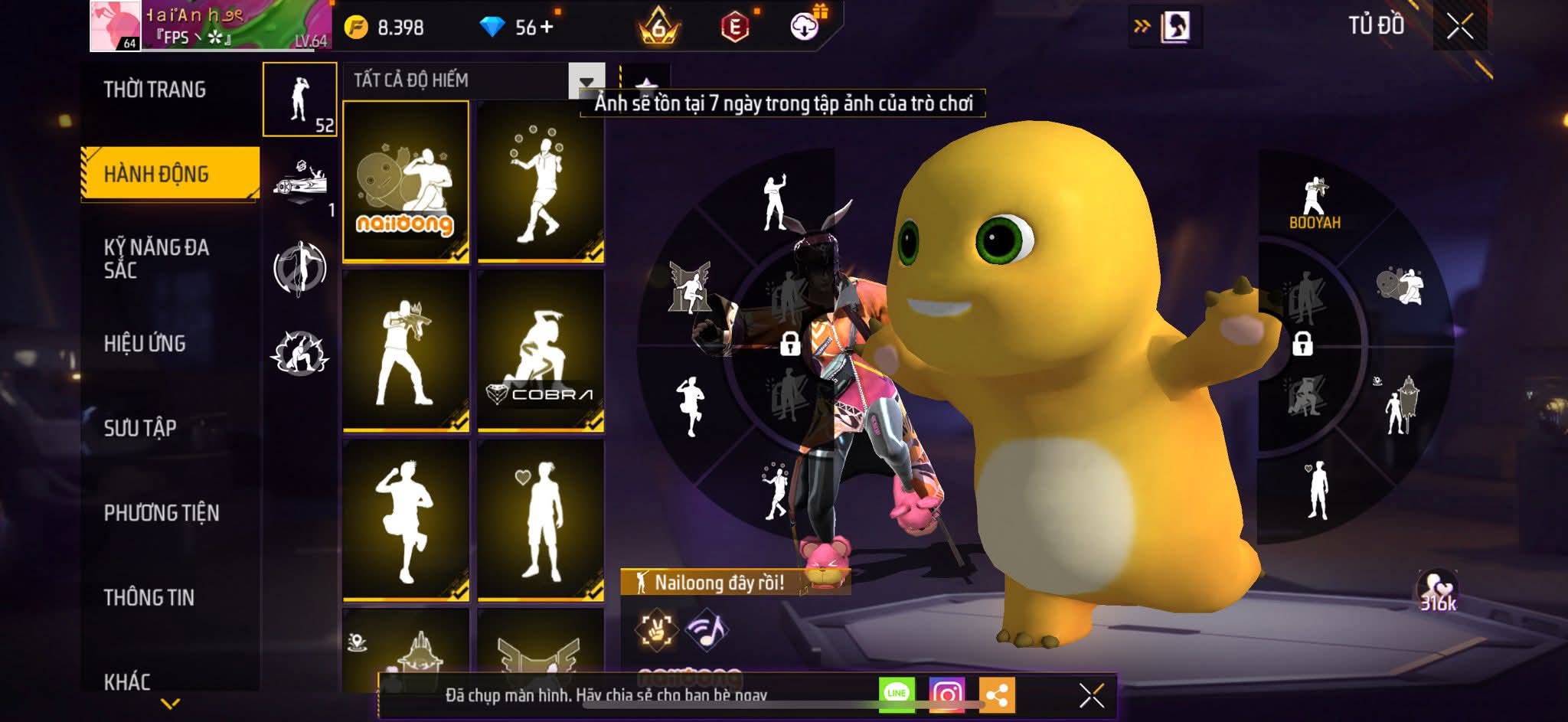Dismiss the screenshot share banner

(x=1091, y=695)
